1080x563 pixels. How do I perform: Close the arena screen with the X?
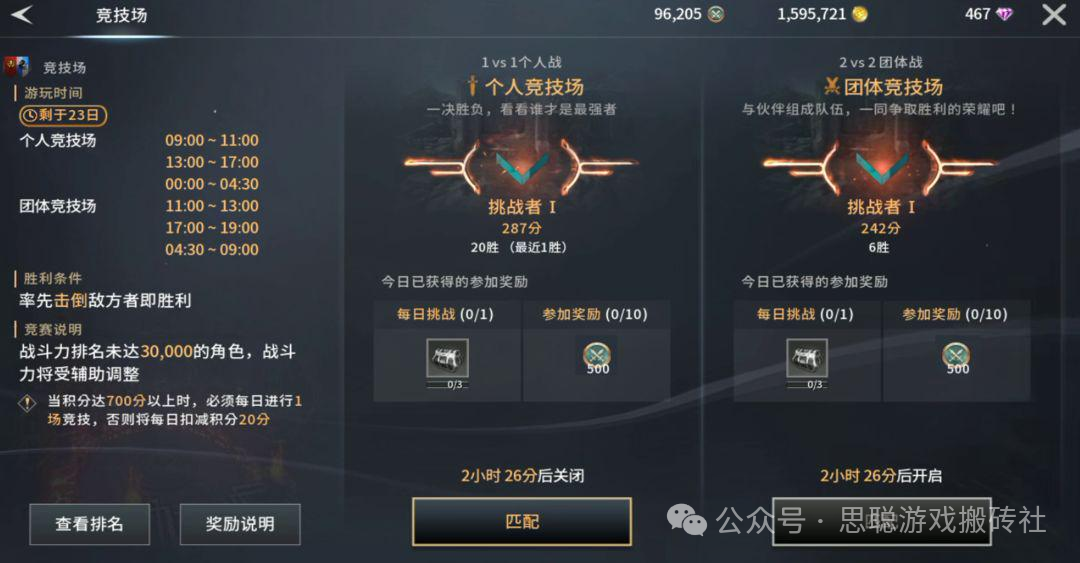coord(1054,14)
